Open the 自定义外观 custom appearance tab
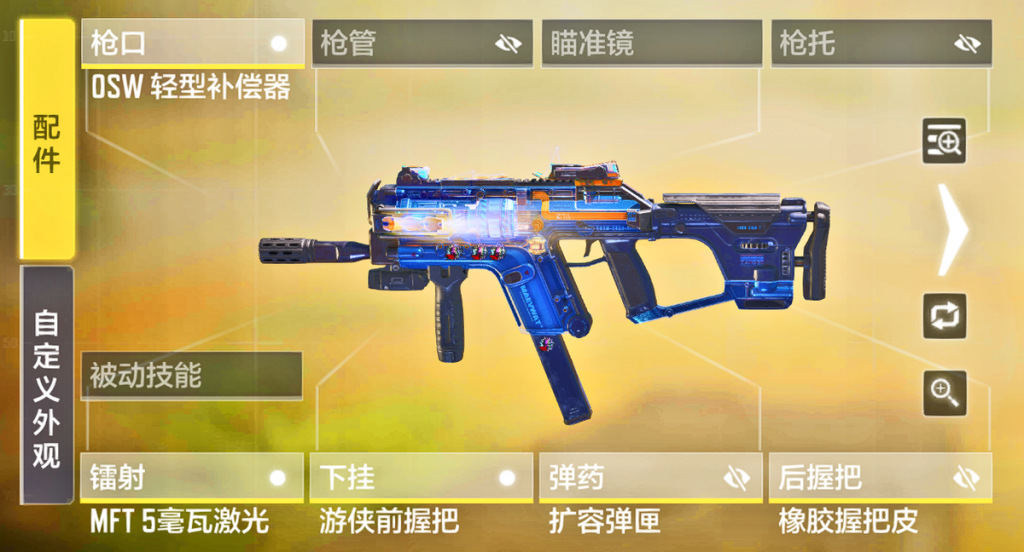Screen dimensions: 1024x552 pyautogui.click(x=47, y=386)
